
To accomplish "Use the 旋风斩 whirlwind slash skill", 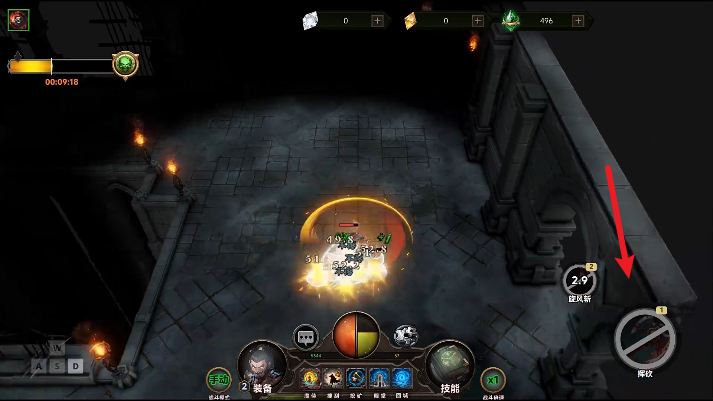I will pos(579,281).
